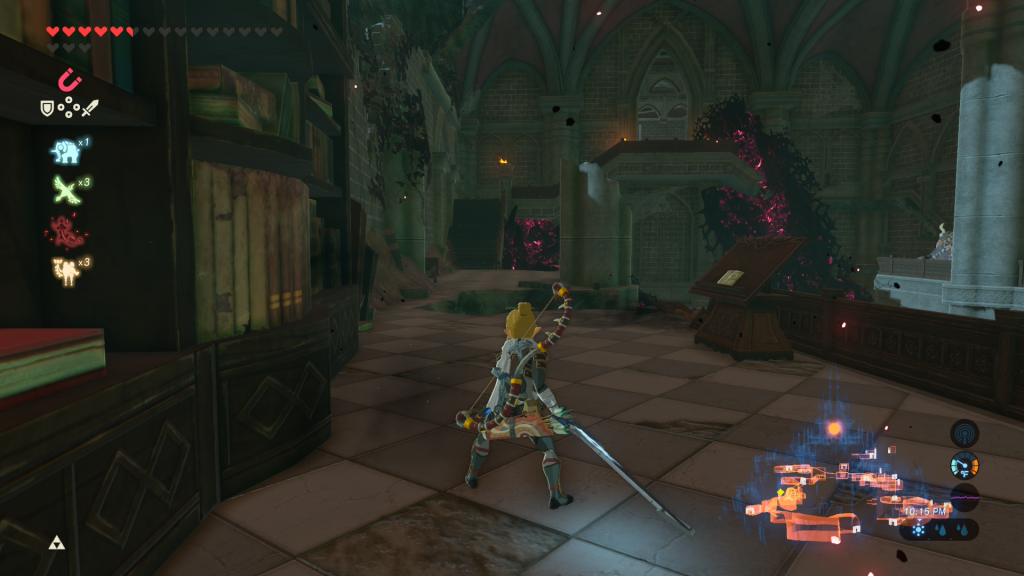Activate Mipha's Grace elephant ability icon
Screen dimensions: 1024x576
point(65,151)
